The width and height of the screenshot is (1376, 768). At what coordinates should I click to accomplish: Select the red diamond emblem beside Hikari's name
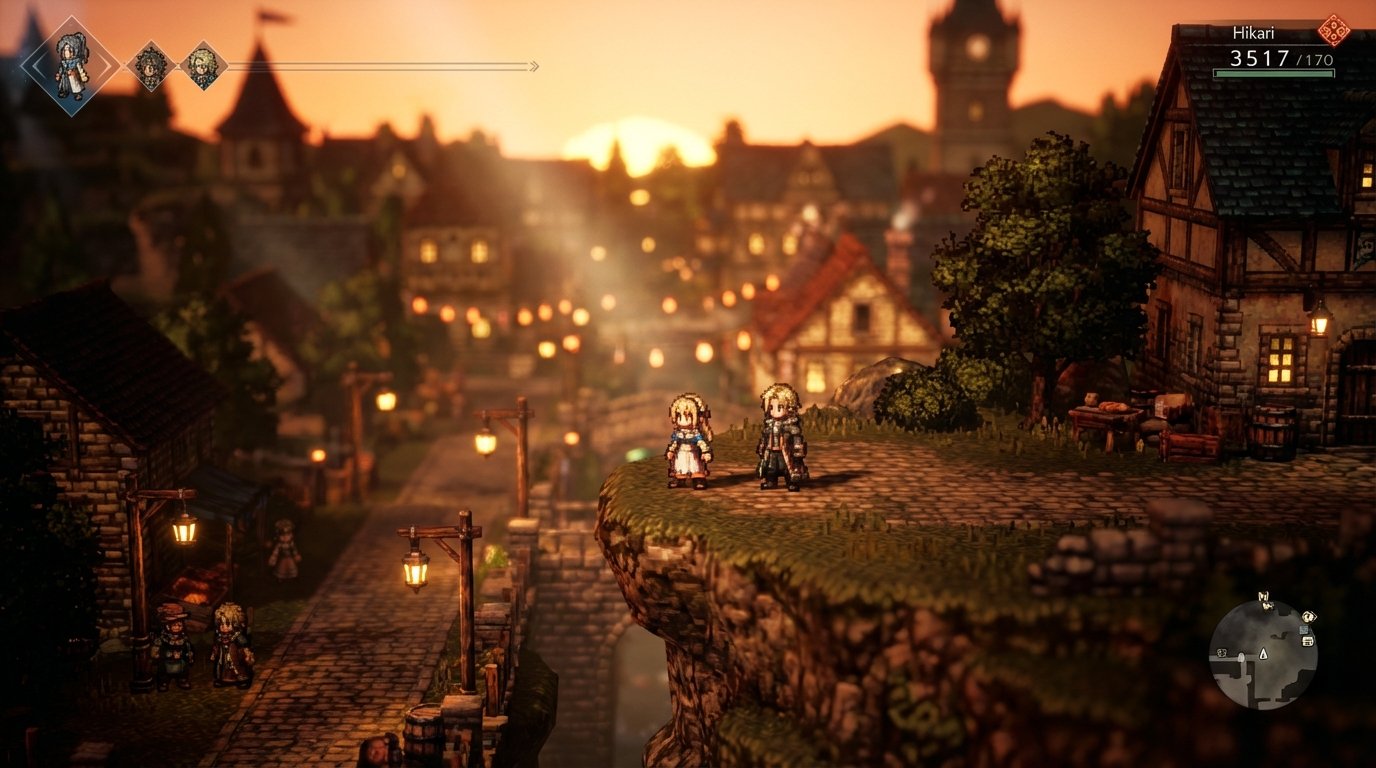pyautogui.click(x=1334, y=31)
